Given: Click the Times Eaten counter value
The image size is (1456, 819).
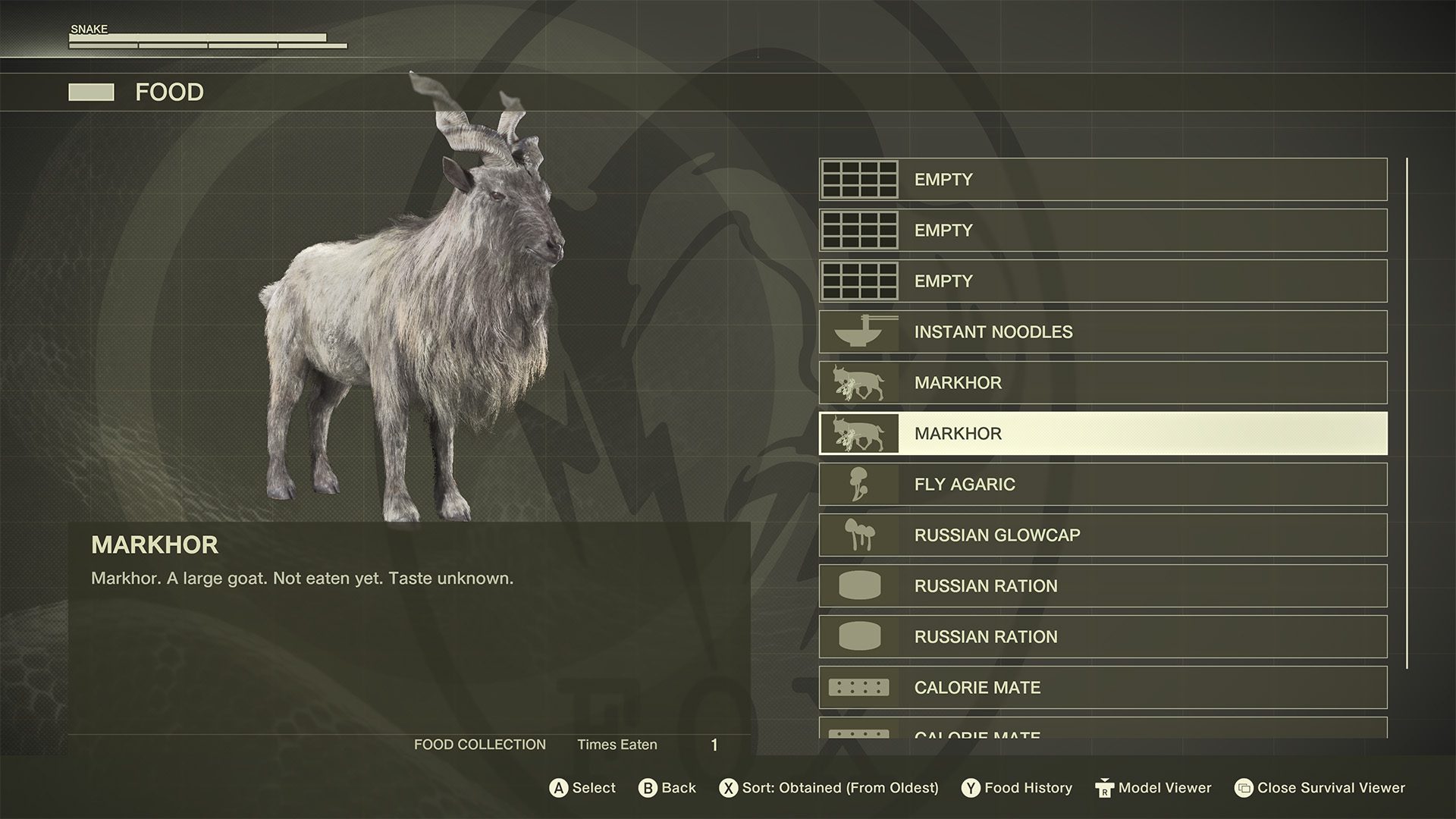Looking at the screenshot, I should pyautogui.click(x=714, y=744).
